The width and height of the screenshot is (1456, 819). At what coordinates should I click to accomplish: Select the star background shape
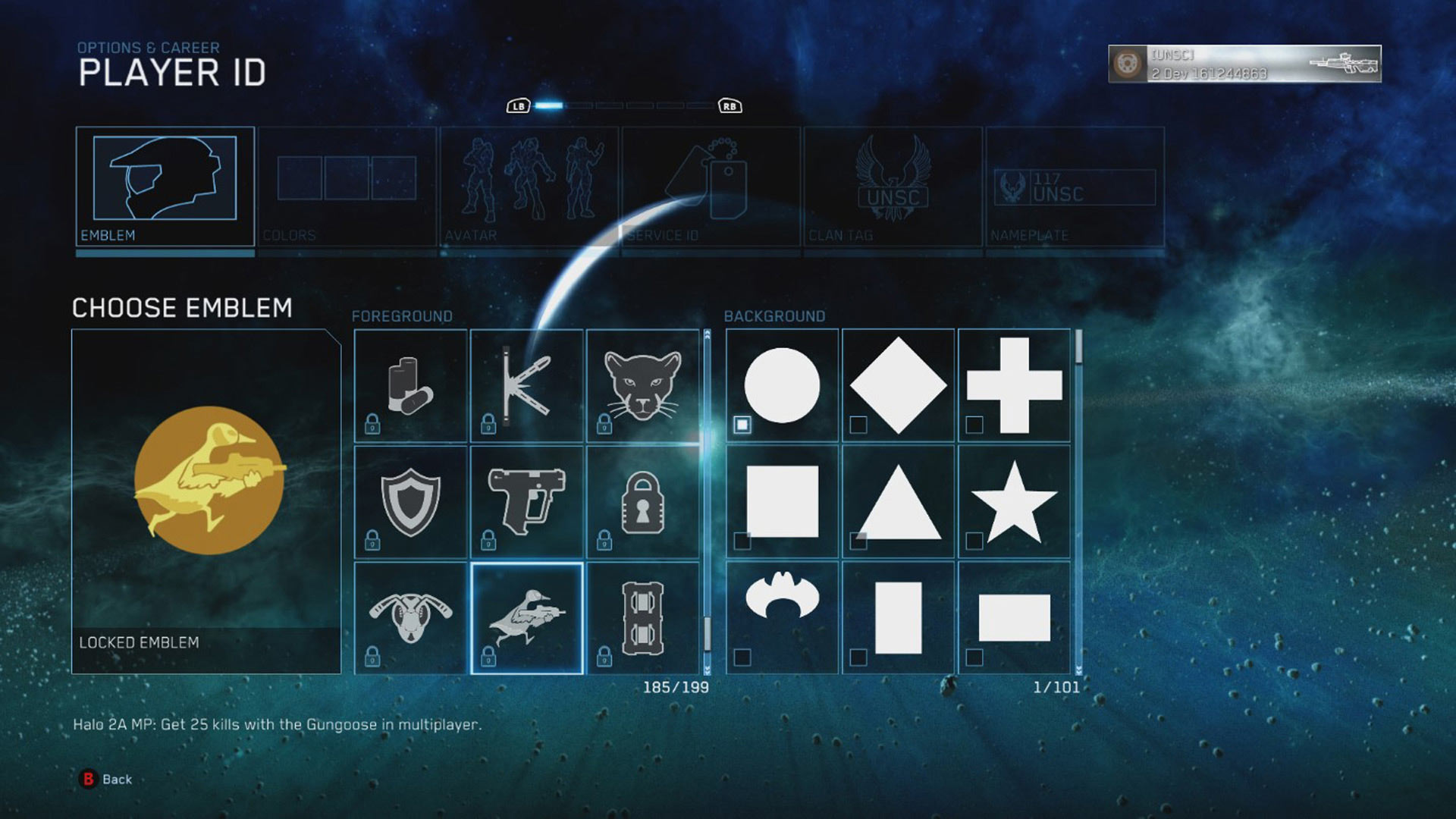1014,502
